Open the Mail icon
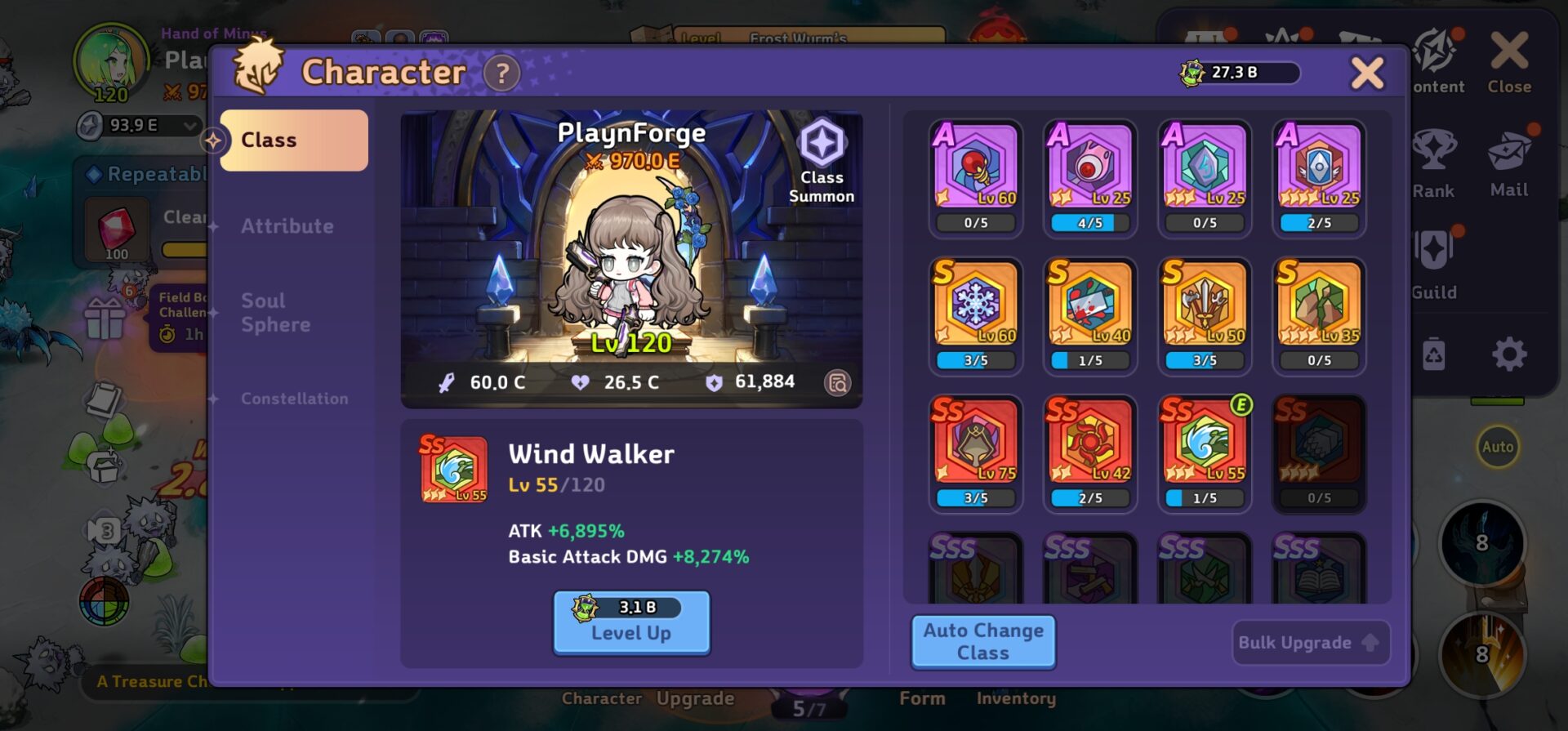 tap(1509, 162)
